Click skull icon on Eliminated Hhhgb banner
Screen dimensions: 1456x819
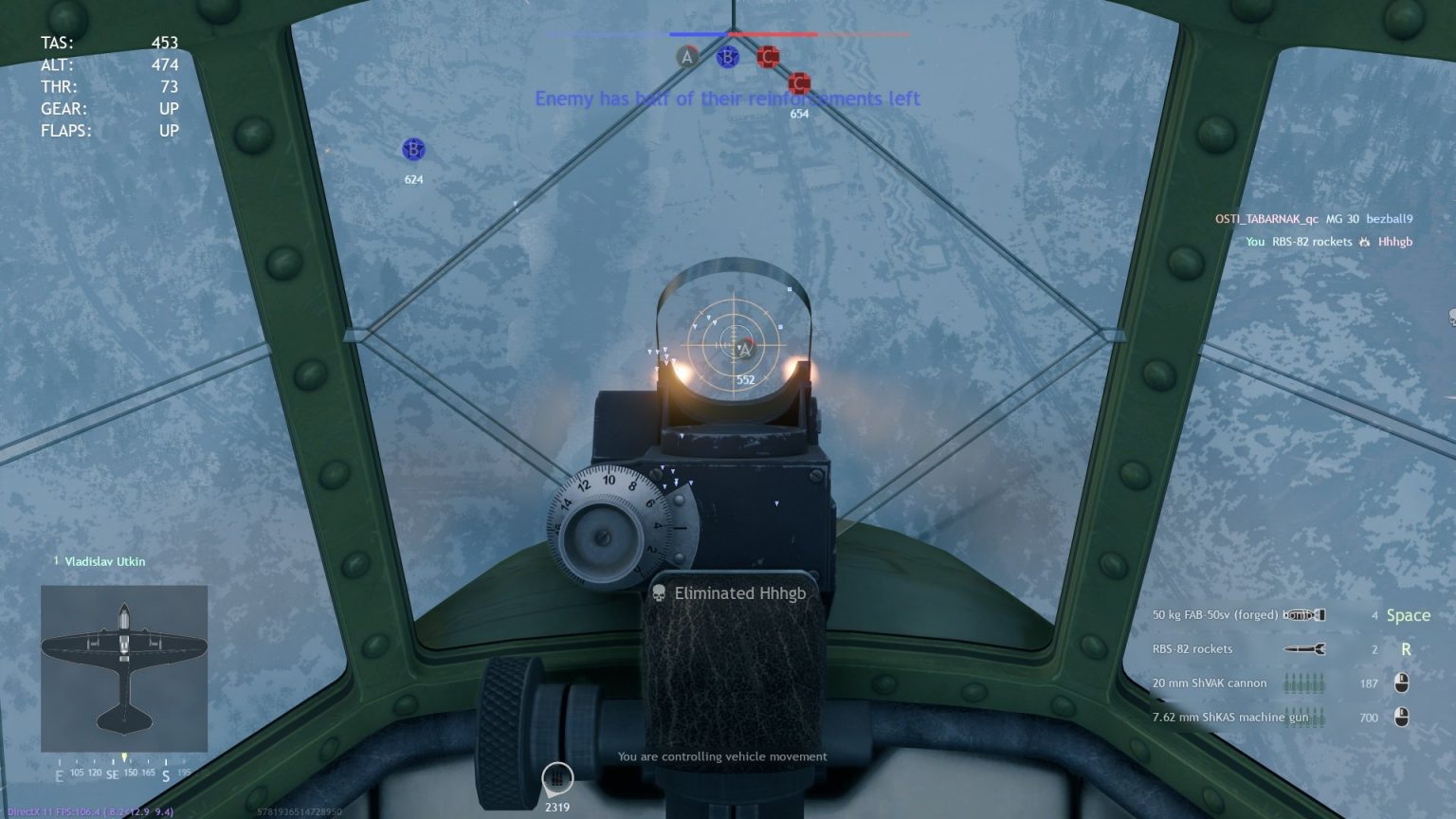[x=658, y=592]
